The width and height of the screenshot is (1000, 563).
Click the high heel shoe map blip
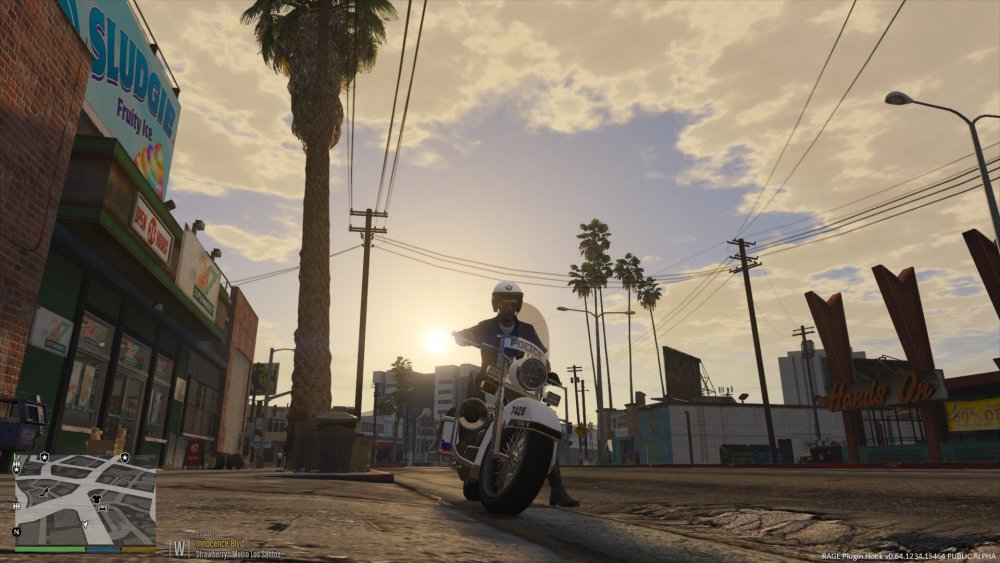click(44, 492)
